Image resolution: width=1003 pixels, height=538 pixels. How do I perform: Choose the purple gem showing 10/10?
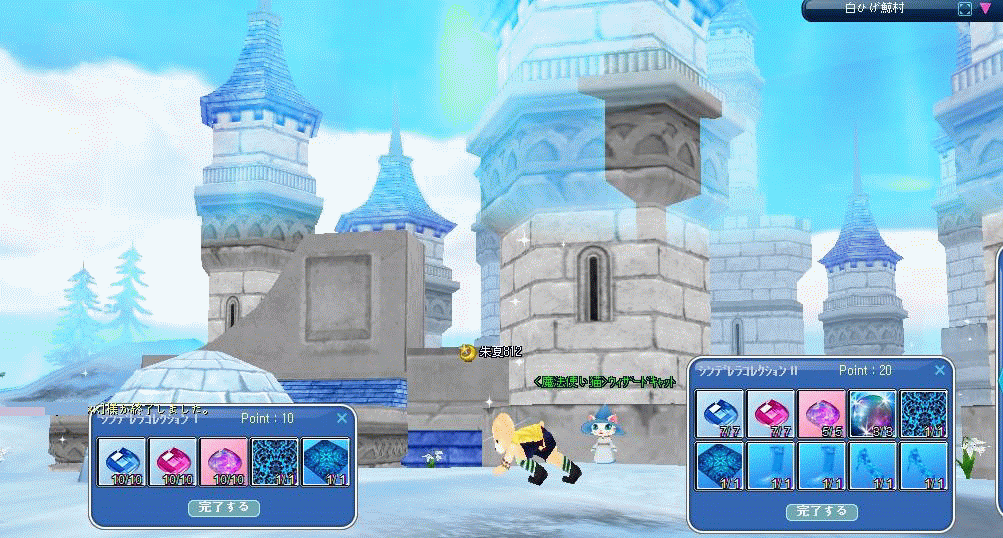[x=225, y=462]
